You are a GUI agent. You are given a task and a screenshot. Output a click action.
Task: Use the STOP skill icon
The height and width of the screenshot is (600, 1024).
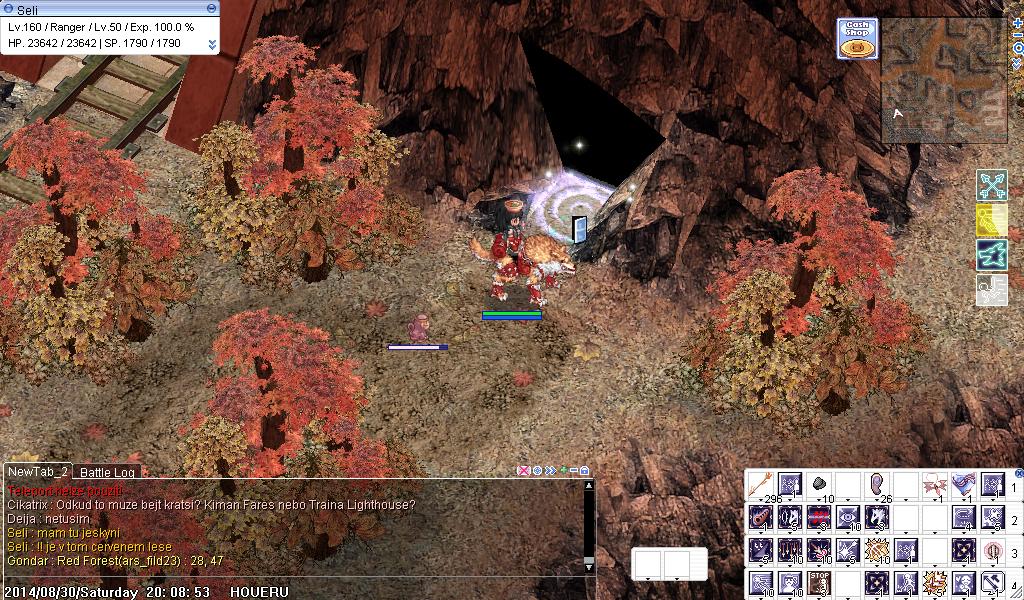(819, 582)
